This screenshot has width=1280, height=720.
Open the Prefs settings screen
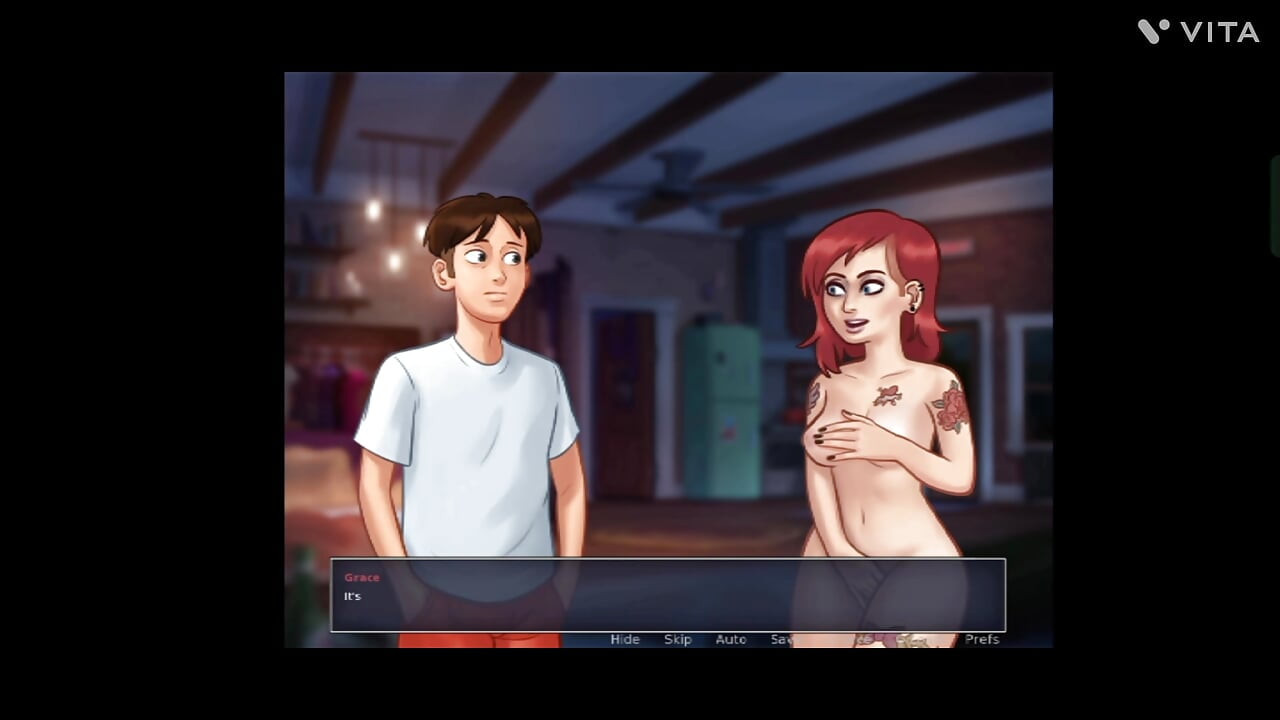pos(983,639)
